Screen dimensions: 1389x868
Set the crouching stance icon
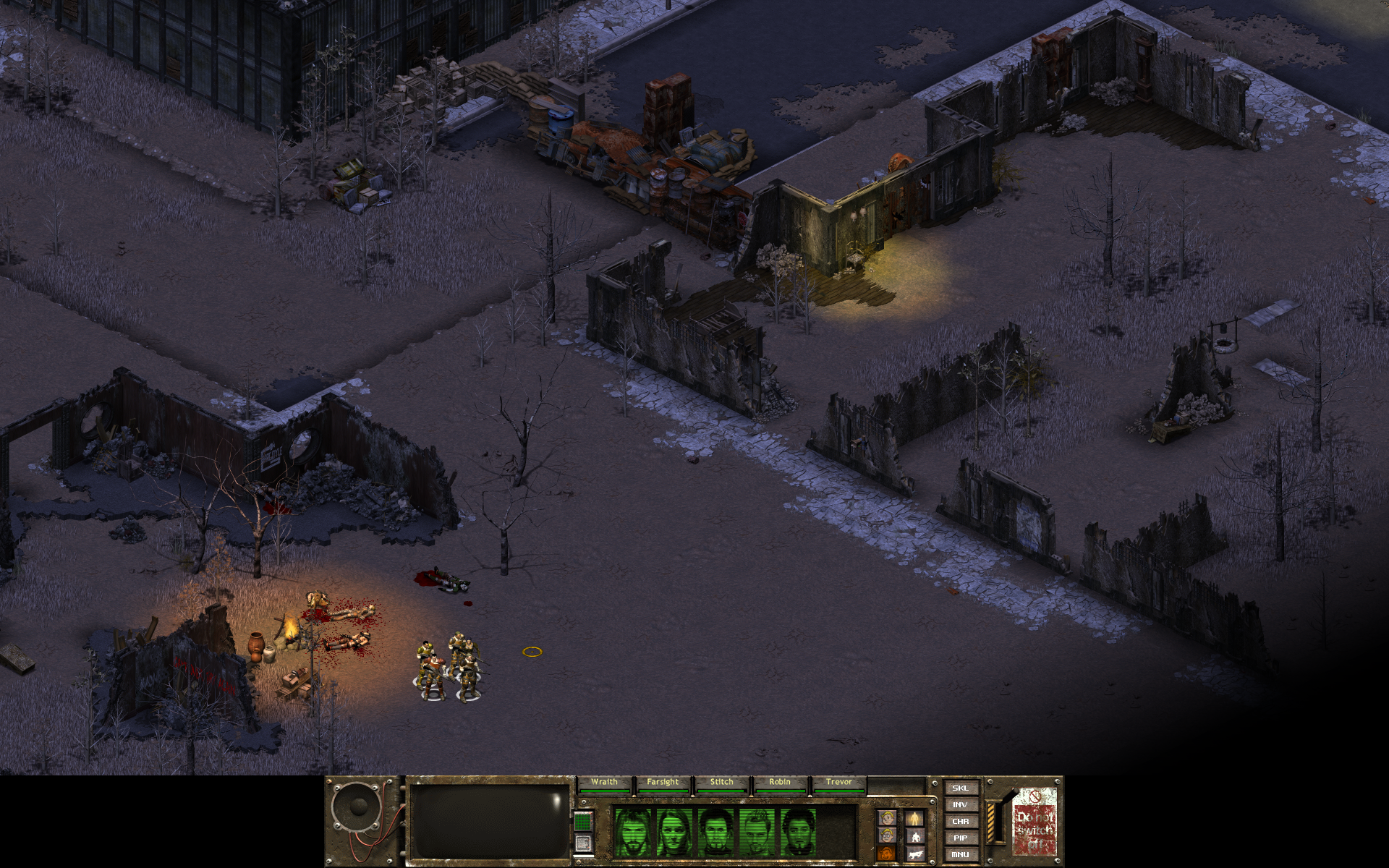point(915,837)
